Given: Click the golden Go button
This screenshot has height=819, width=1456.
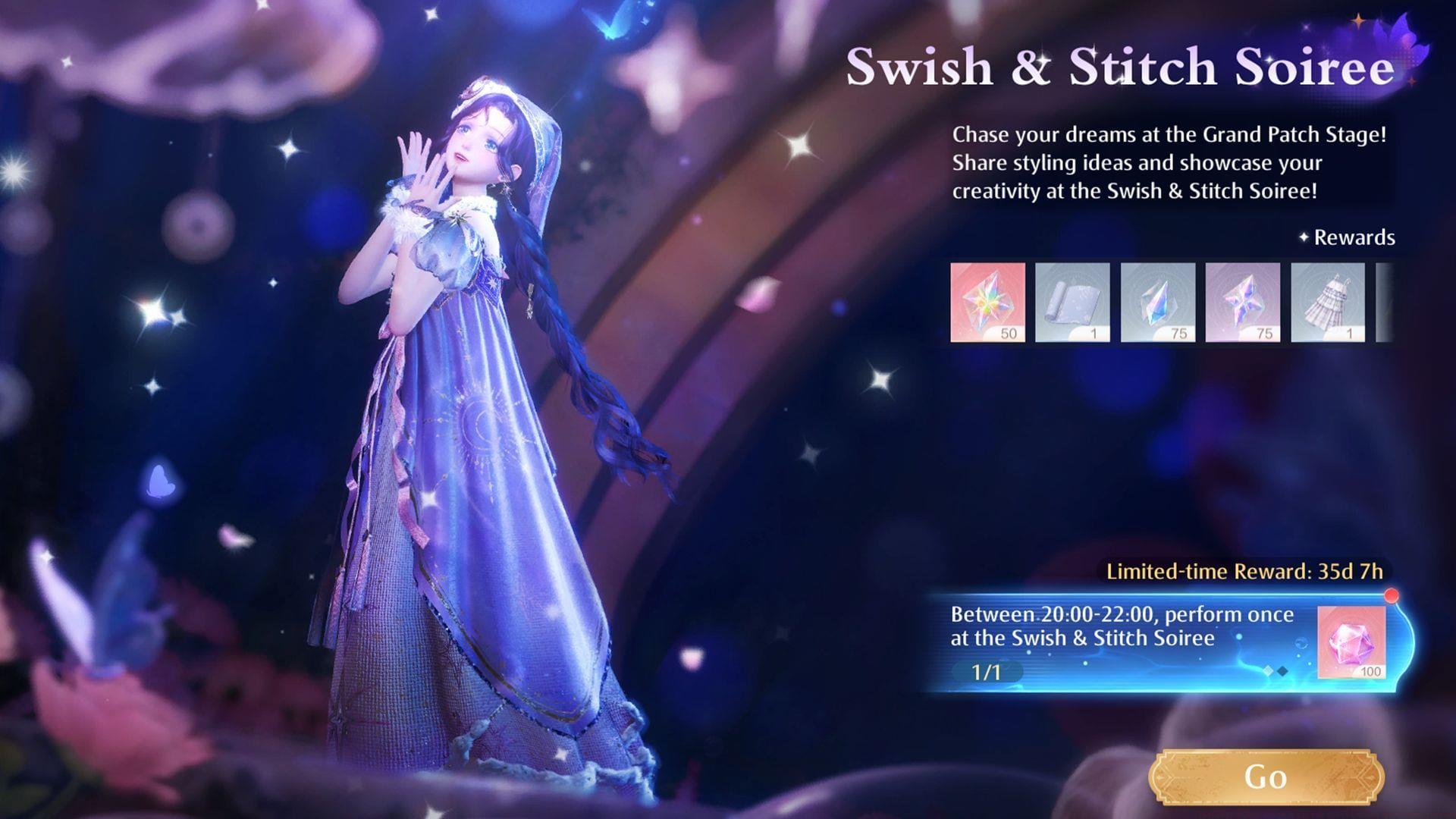Looking at the screenshot, I should click(1266, 777).
